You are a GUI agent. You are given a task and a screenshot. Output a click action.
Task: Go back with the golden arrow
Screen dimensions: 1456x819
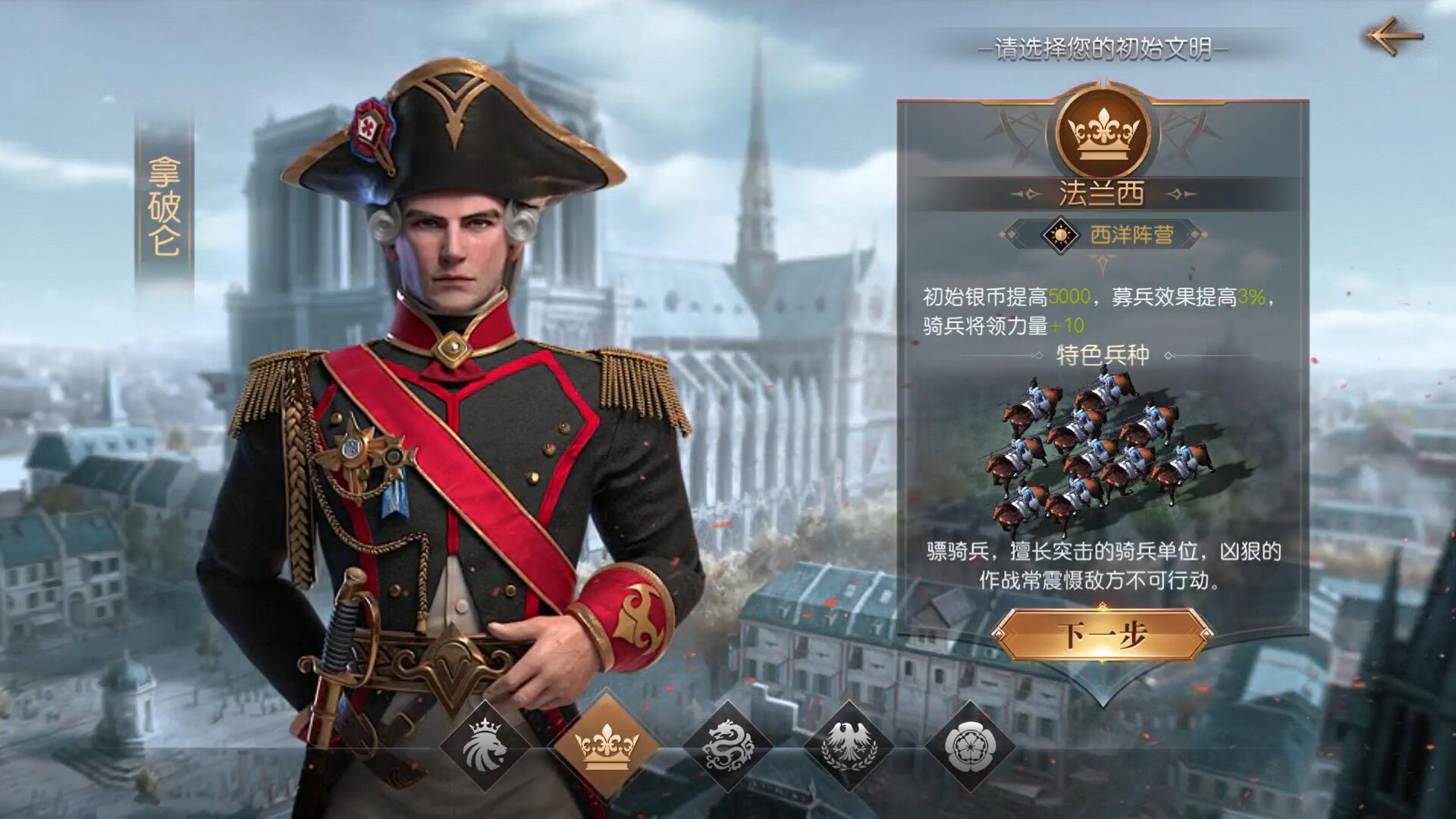[x=1394, y=36]
